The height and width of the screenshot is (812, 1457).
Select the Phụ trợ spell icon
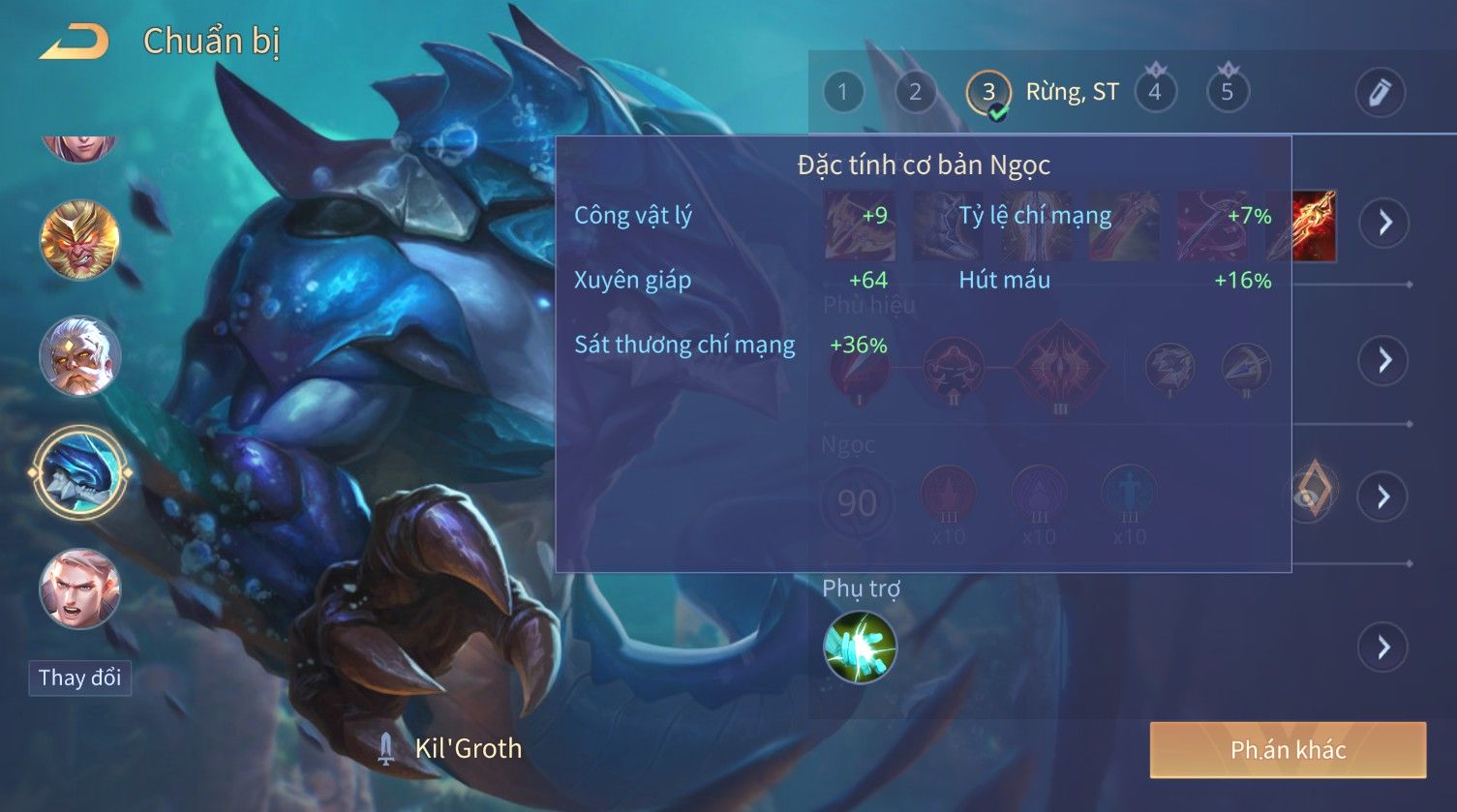[860, 647]
